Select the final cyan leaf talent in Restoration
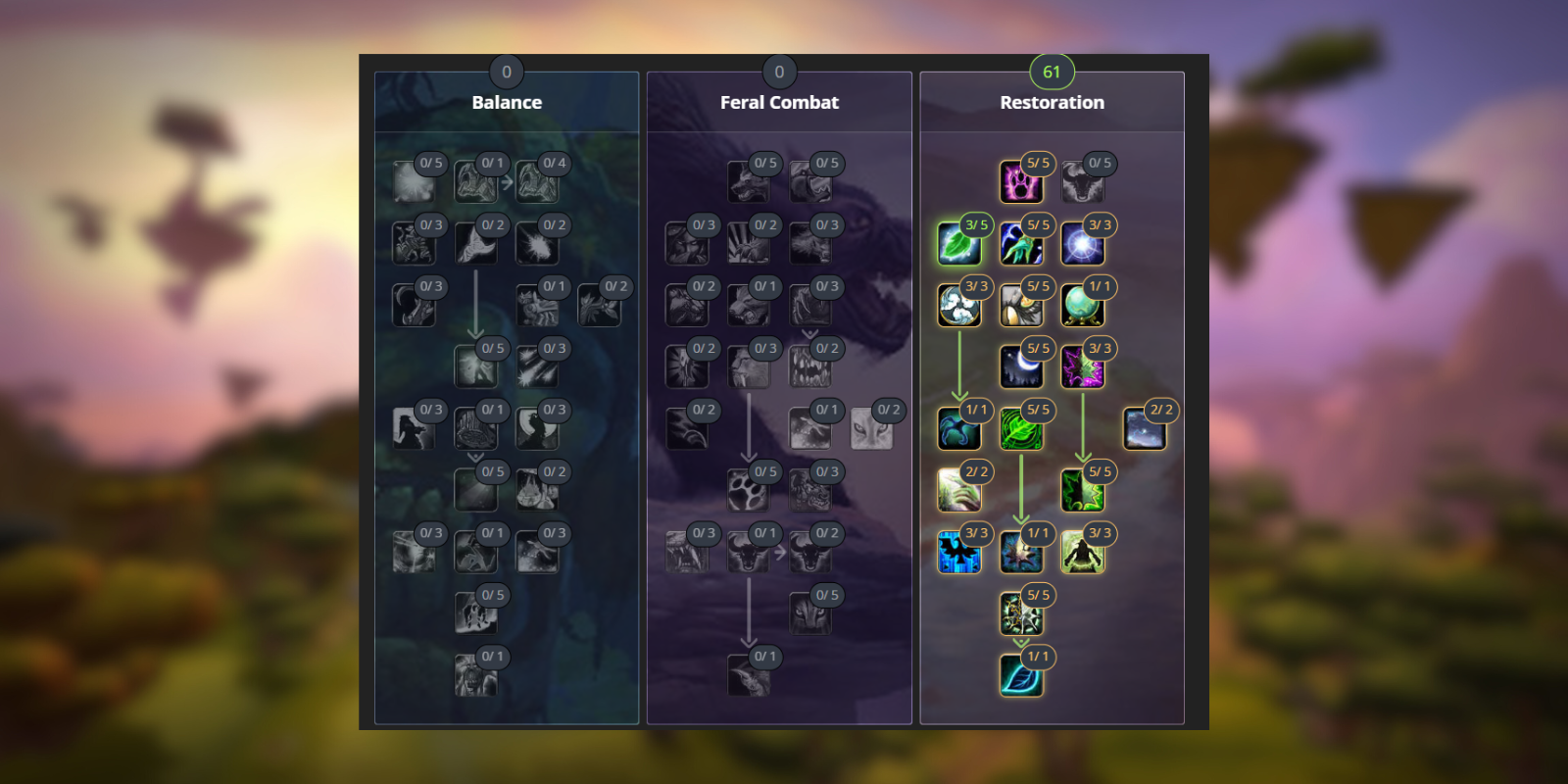The width and height of the screenshot is (1568, 784). tap(1020, 676)
